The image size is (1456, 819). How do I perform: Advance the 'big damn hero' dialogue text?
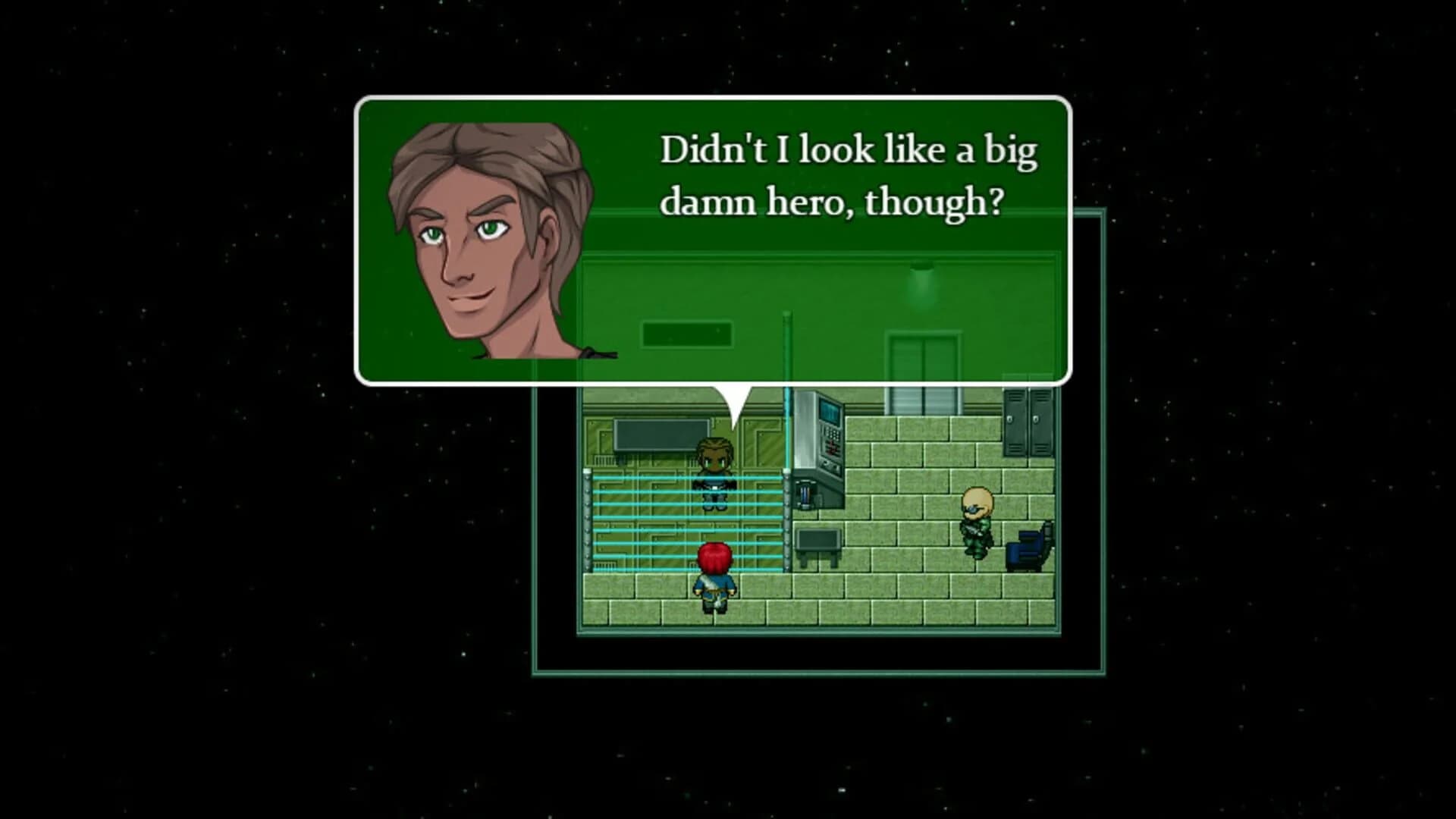tap(849, 174)
